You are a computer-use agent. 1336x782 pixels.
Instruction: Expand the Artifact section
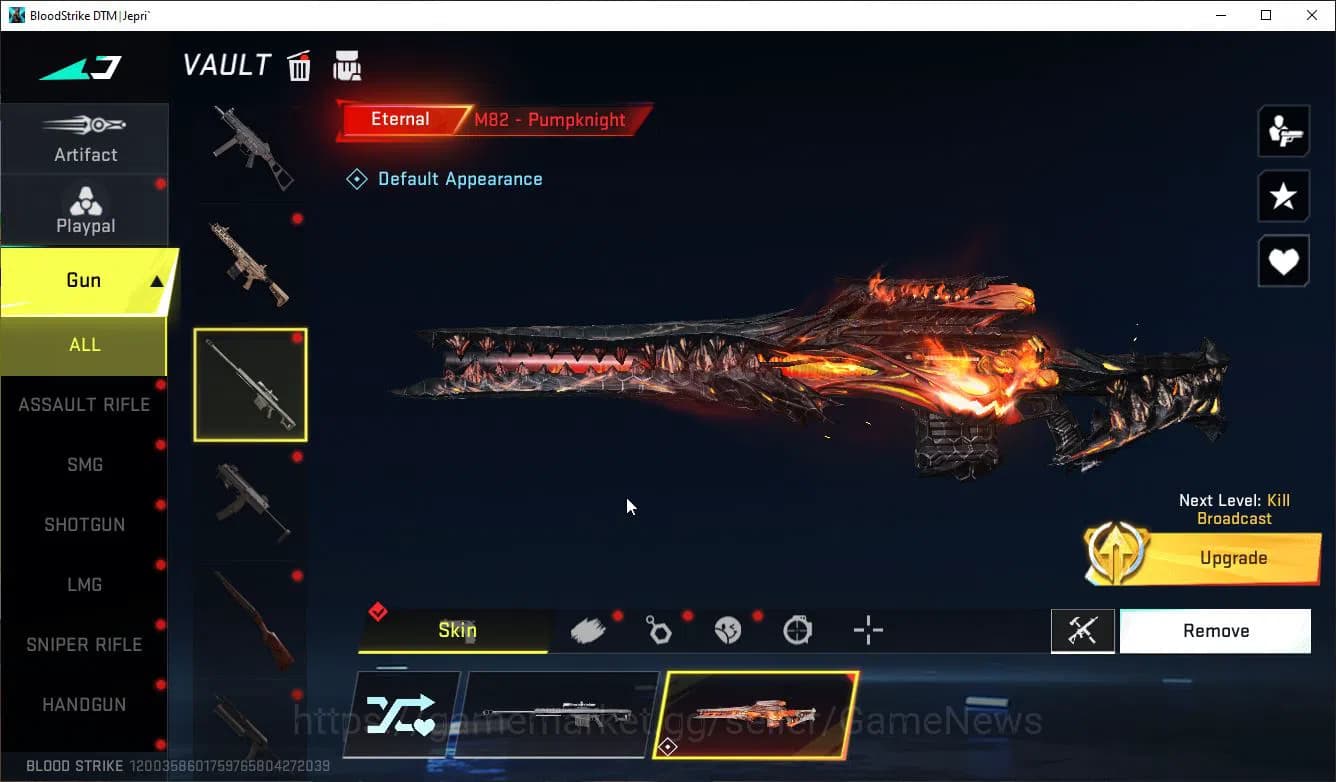point(85,138)
